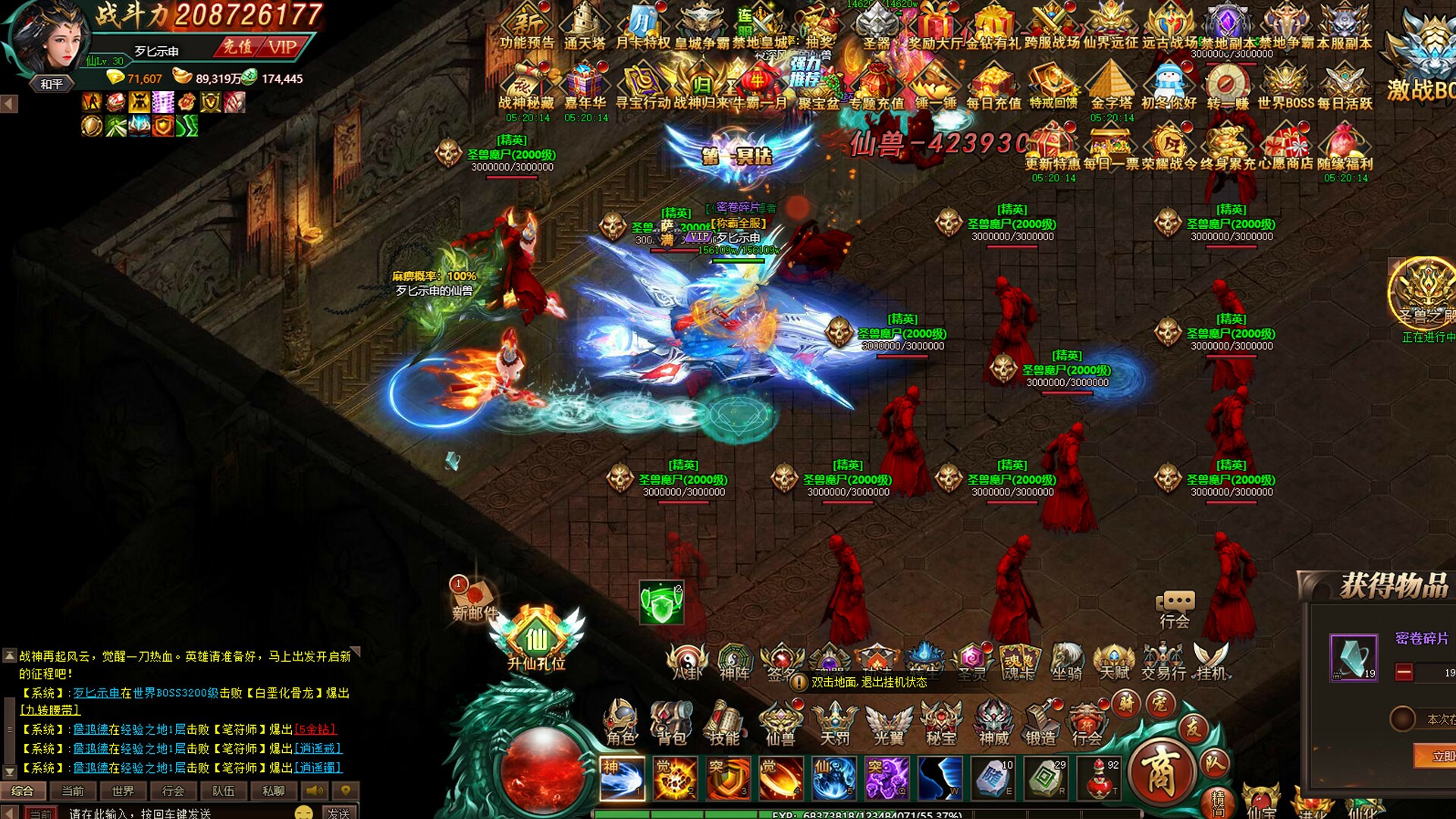This screenshot has height=819, width=1456.
Task: Use the red health potion slot
Action: click(1100, 778)
